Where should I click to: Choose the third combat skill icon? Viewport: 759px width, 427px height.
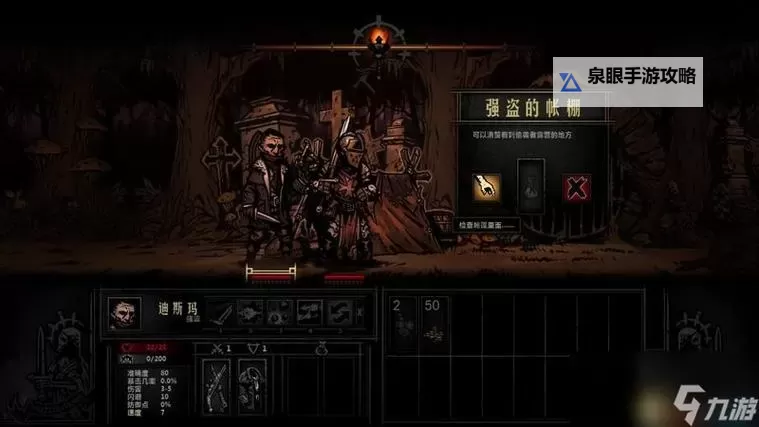(280, 313)
